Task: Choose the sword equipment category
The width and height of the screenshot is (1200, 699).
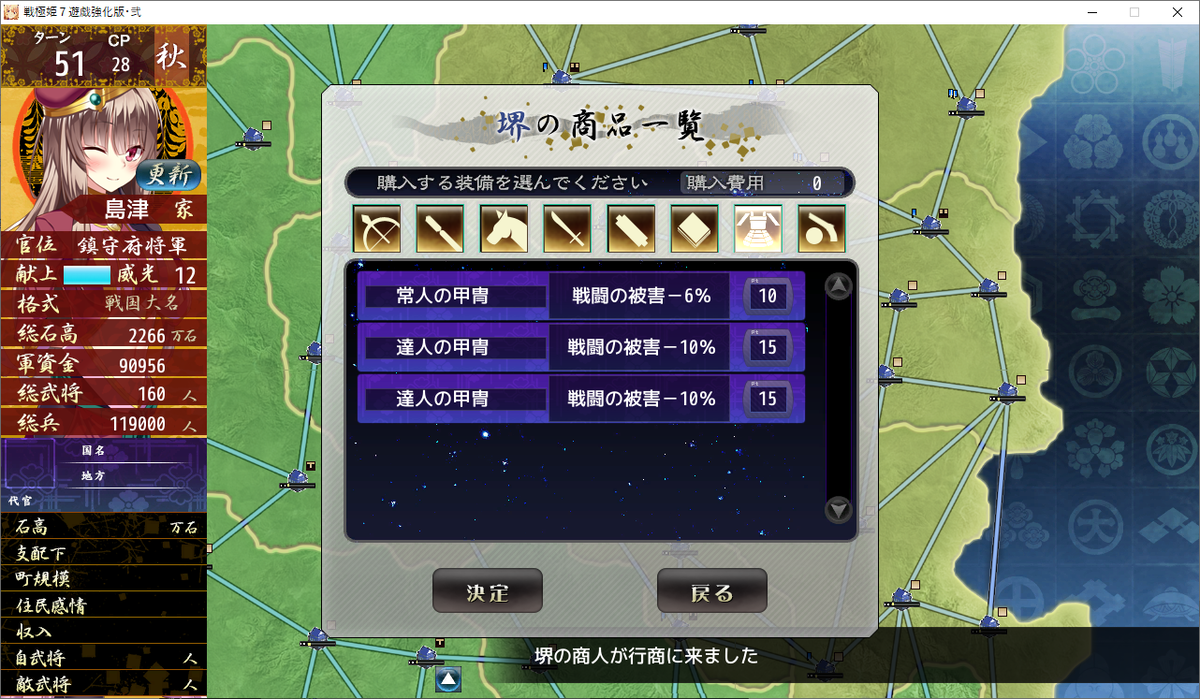Action: tap(567, 228)
